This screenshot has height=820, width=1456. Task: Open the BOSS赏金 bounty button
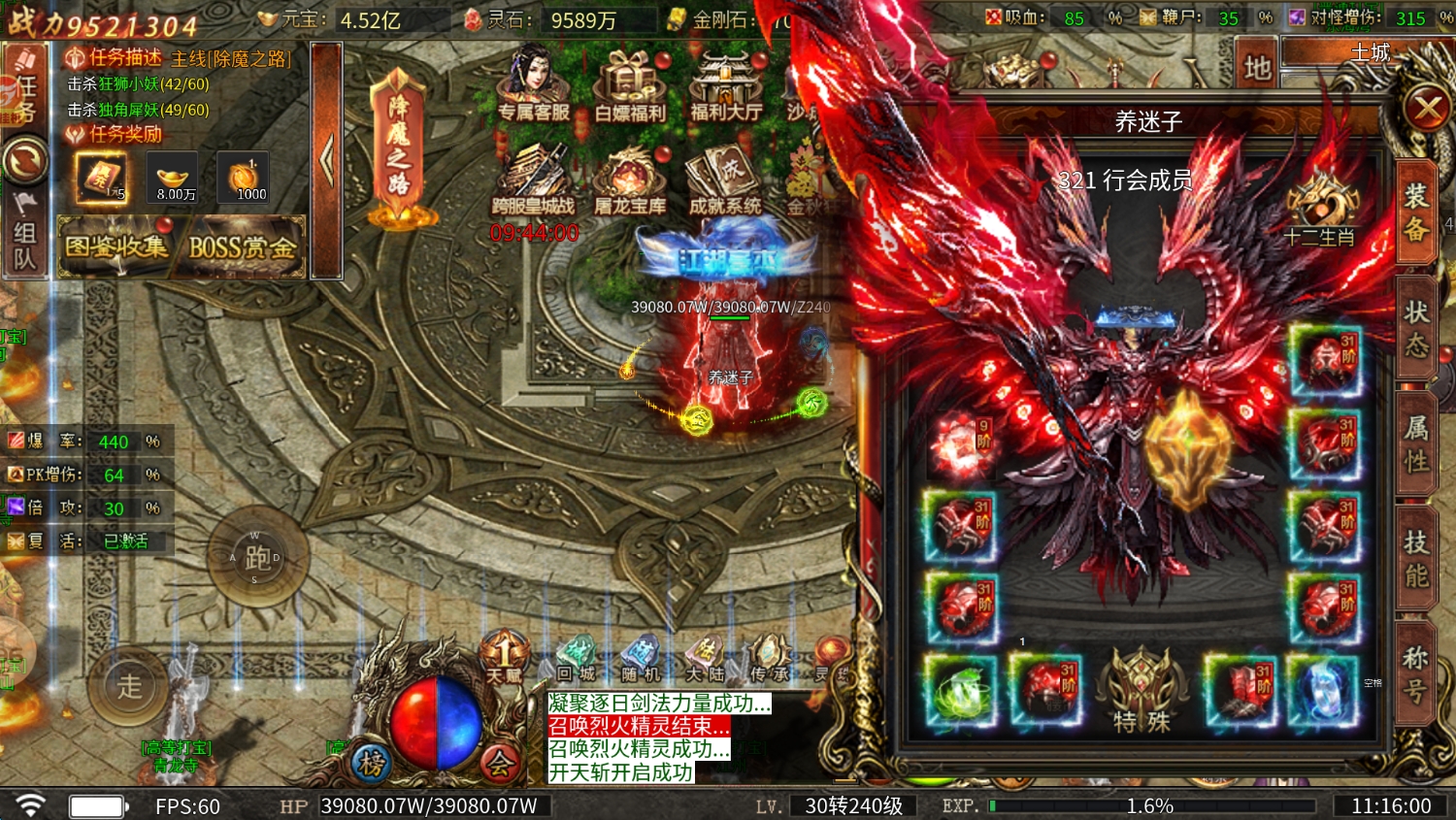(x=242, y=247)
